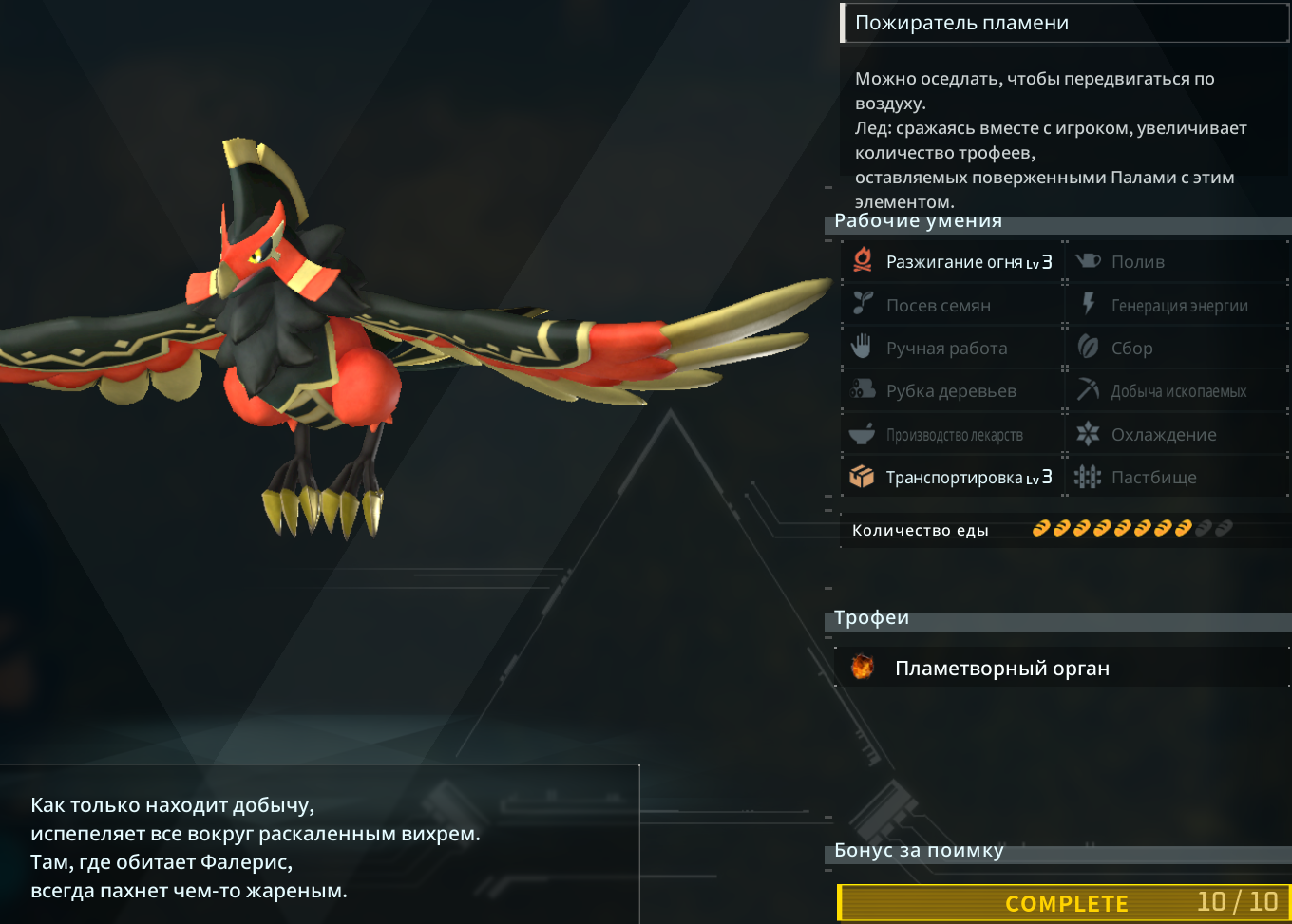Click the Производство лекарств work skill
Screen dimensions: 1292x924
point(953,435)
